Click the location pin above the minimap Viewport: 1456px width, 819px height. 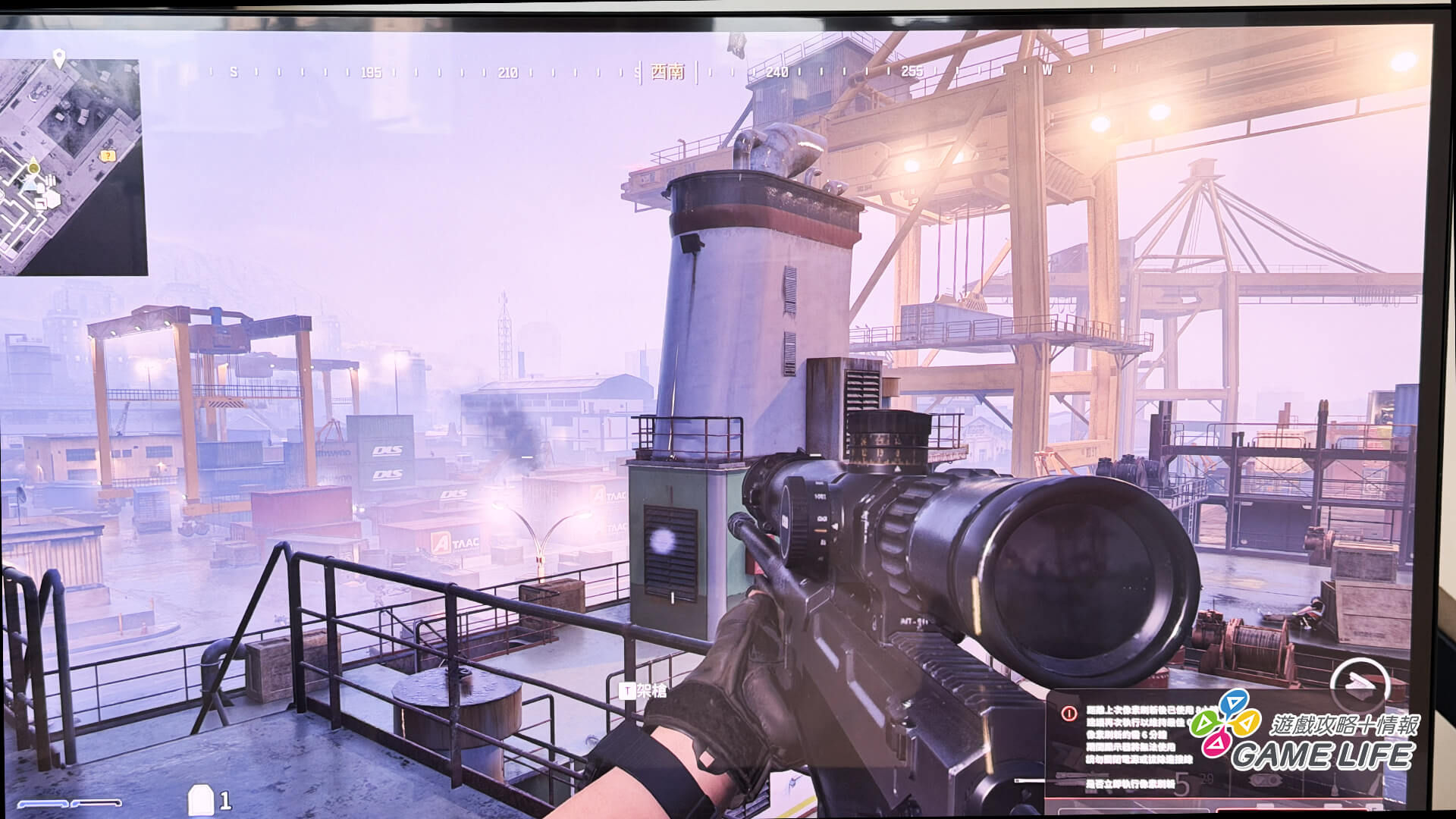pyautogui.click(x=59, y=57)
